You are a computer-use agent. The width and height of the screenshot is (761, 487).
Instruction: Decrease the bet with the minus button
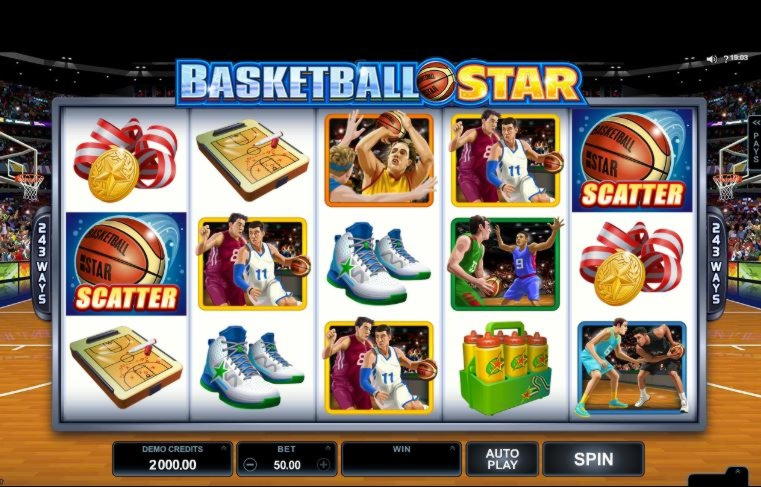click(250, 464)
